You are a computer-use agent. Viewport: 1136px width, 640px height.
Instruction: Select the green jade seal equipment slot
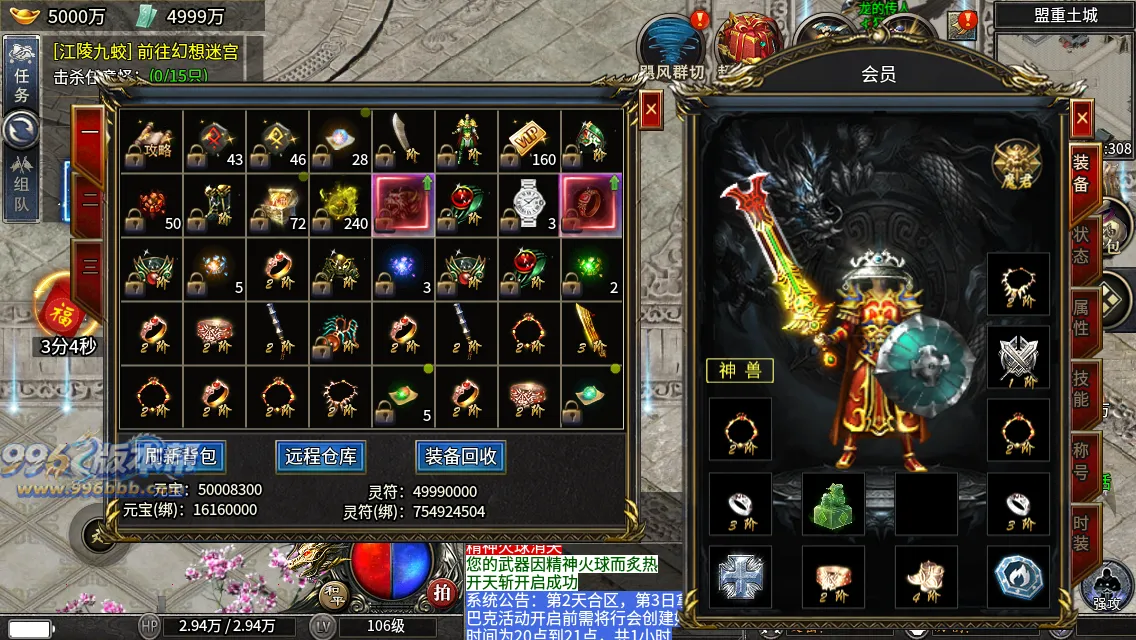point(832,503)
